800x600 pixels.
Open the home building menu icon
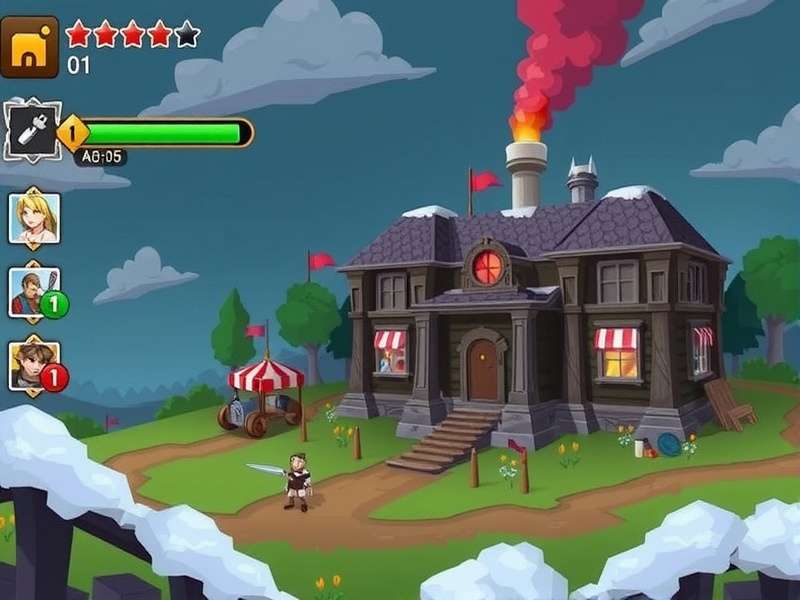(29, 46)
